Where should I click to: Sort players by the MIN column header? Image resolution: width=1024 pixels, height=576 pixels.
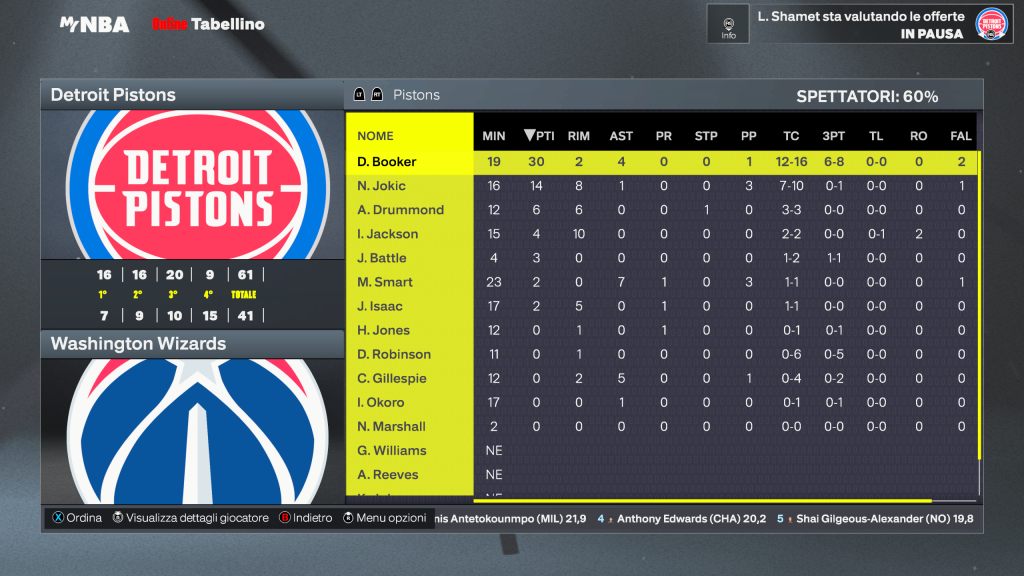coord(494,136)
